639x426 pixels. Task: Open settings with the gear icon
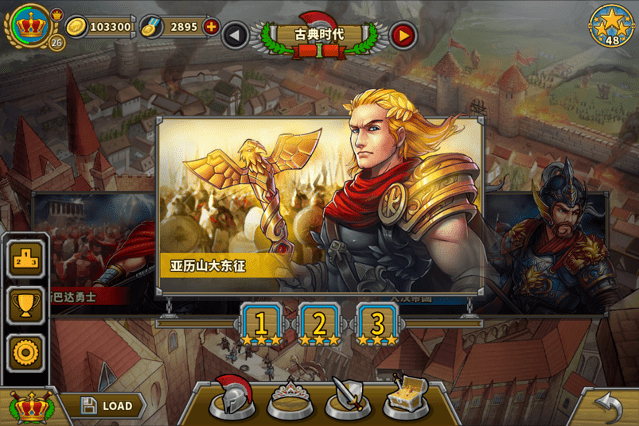(x=24, y=351)
